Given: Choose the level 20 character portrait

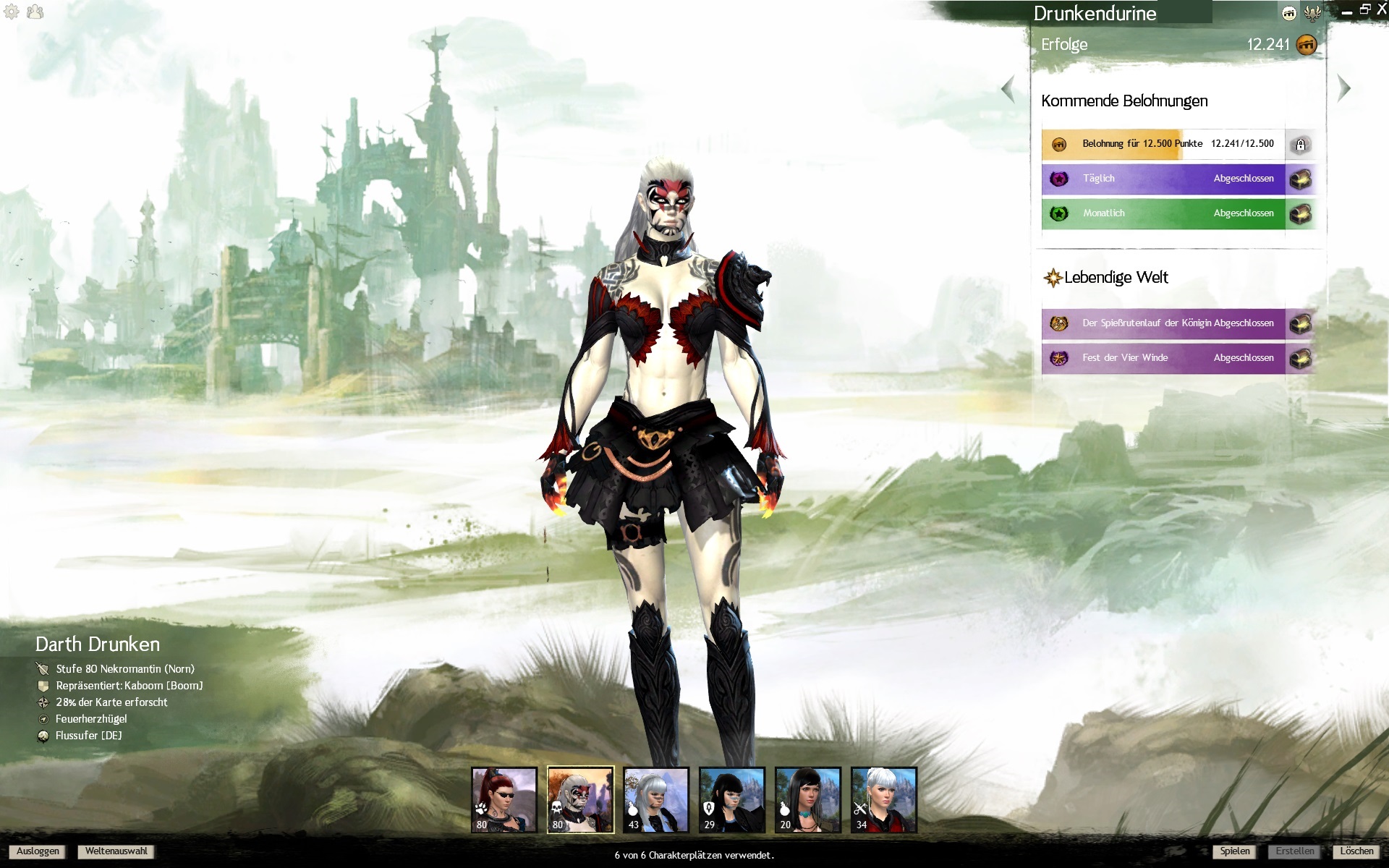Looking at the screenshot, I should coord(808,800).
